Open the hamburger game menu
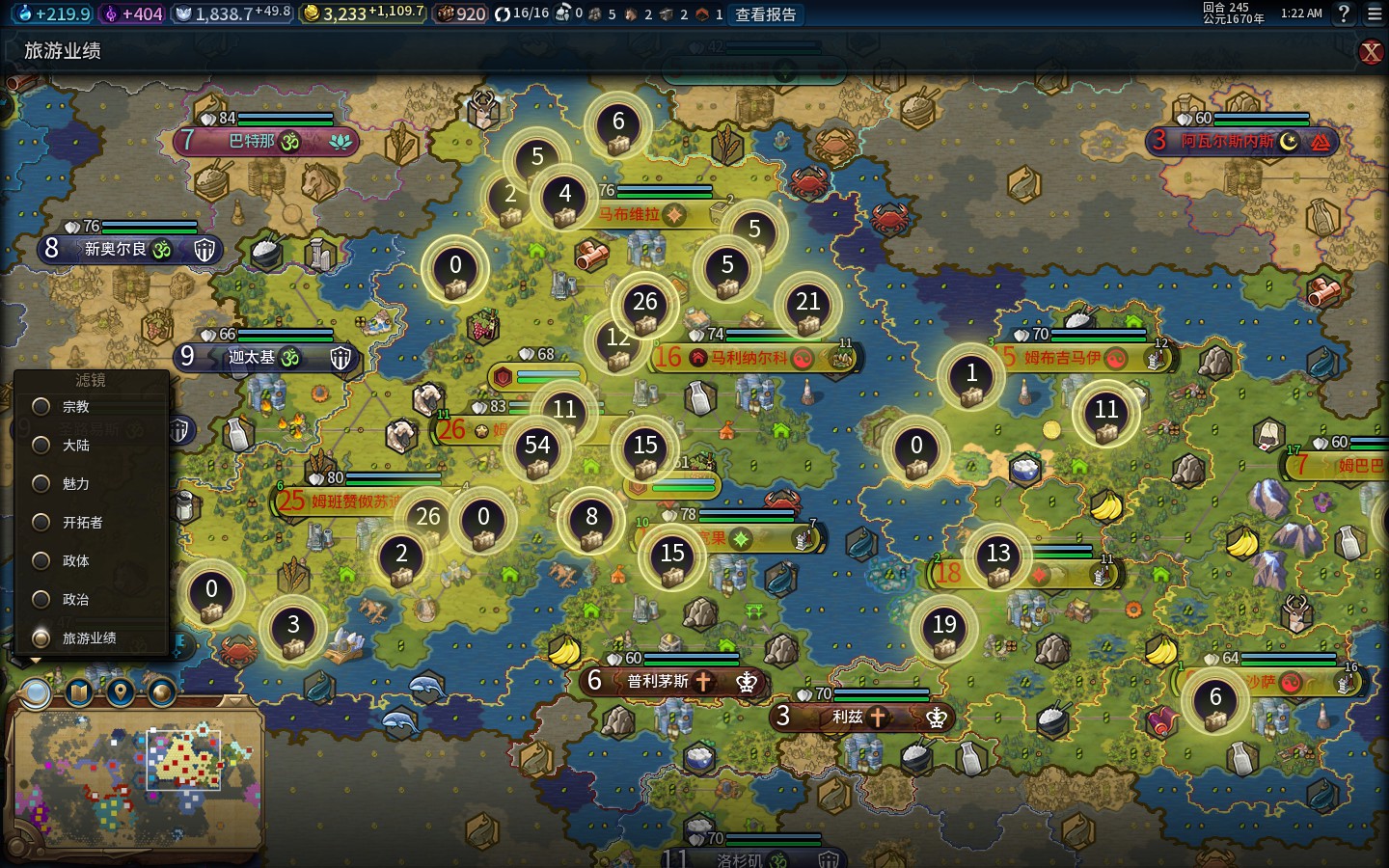This screenshot has height=868, width=1389. (x=1375, y=14)
